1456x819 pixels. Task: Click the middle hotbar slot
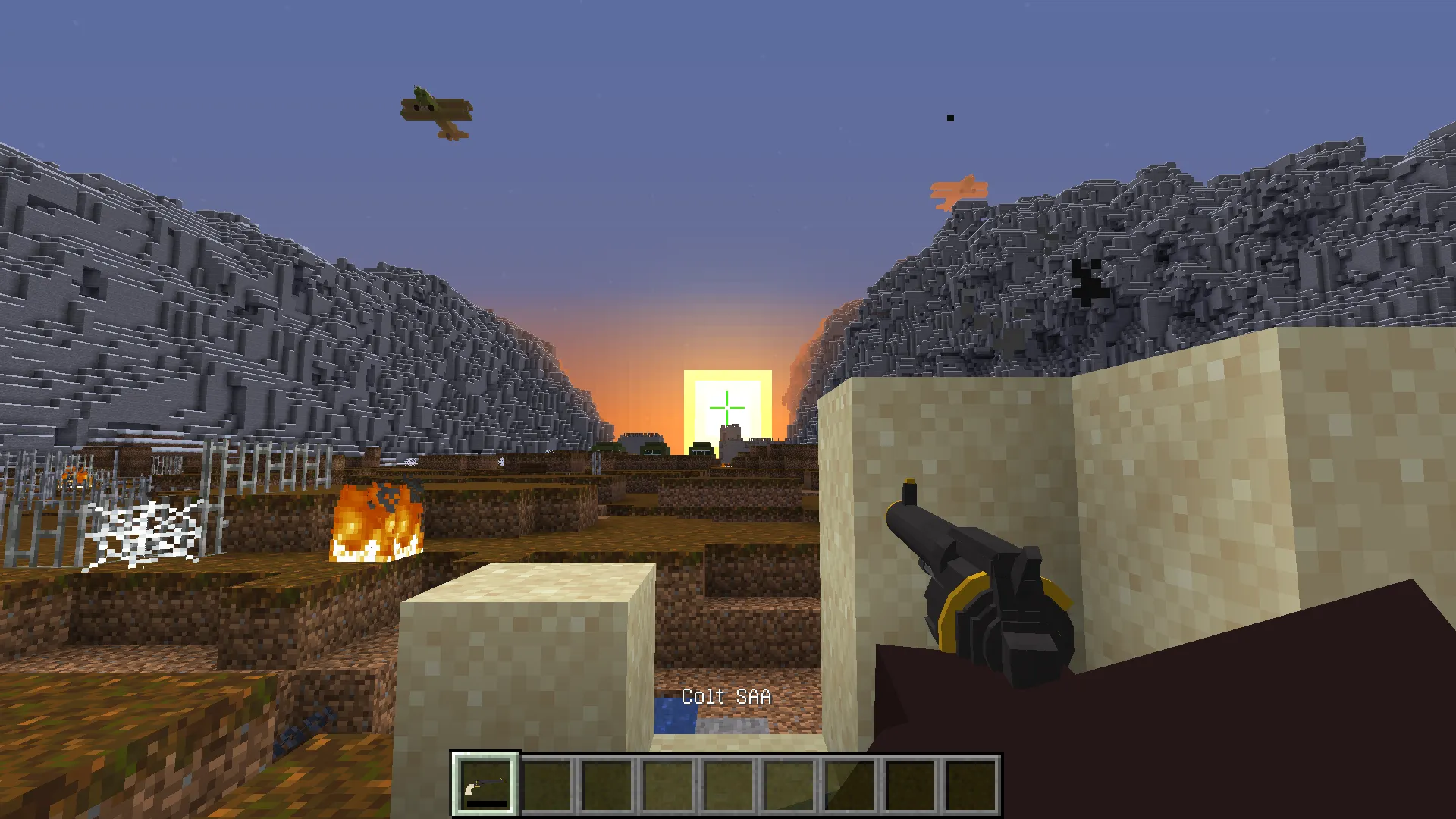(730, 784)
